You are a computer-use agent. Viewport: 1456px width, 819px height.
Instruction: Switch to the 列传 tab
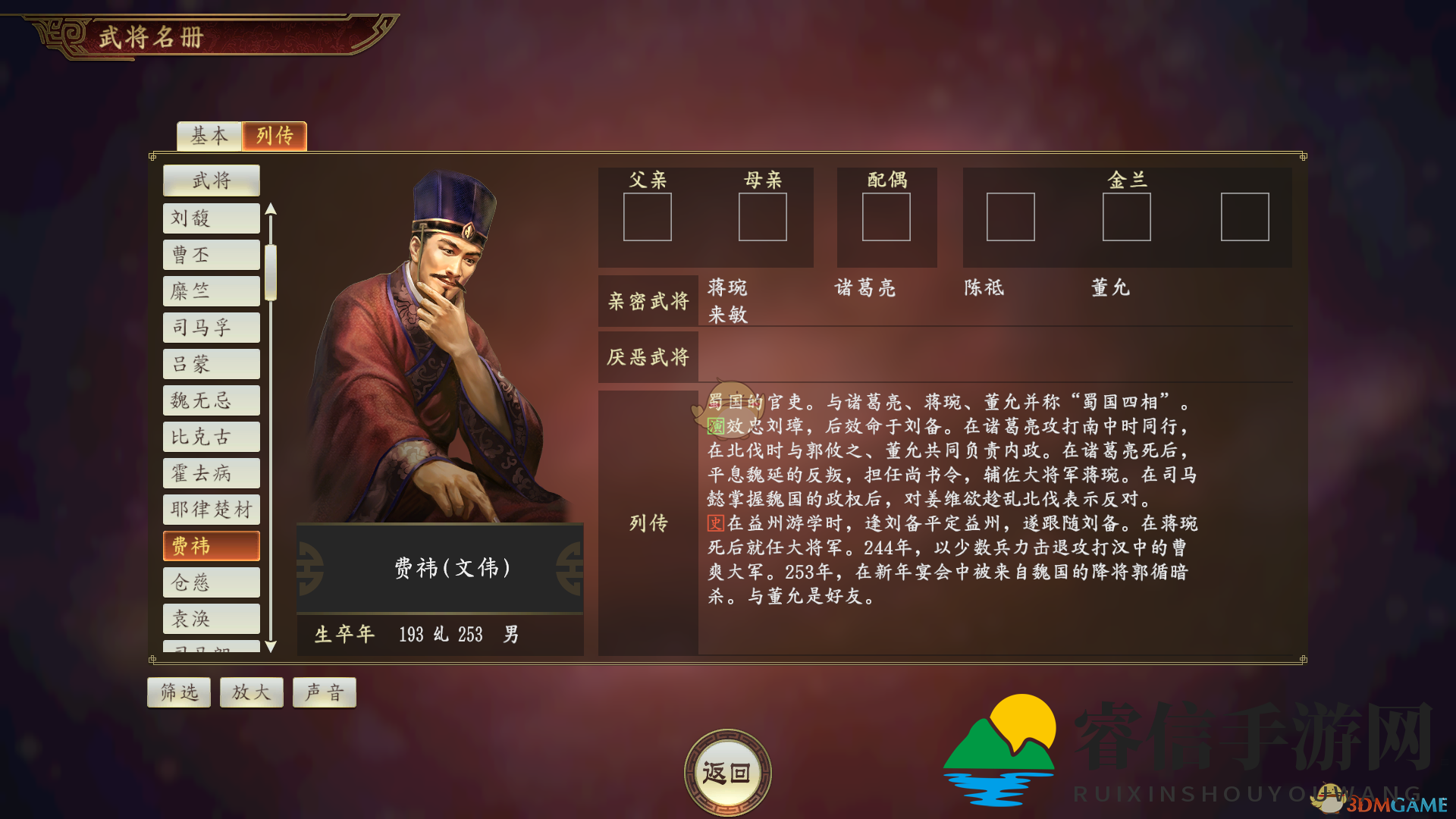point(274,136)
